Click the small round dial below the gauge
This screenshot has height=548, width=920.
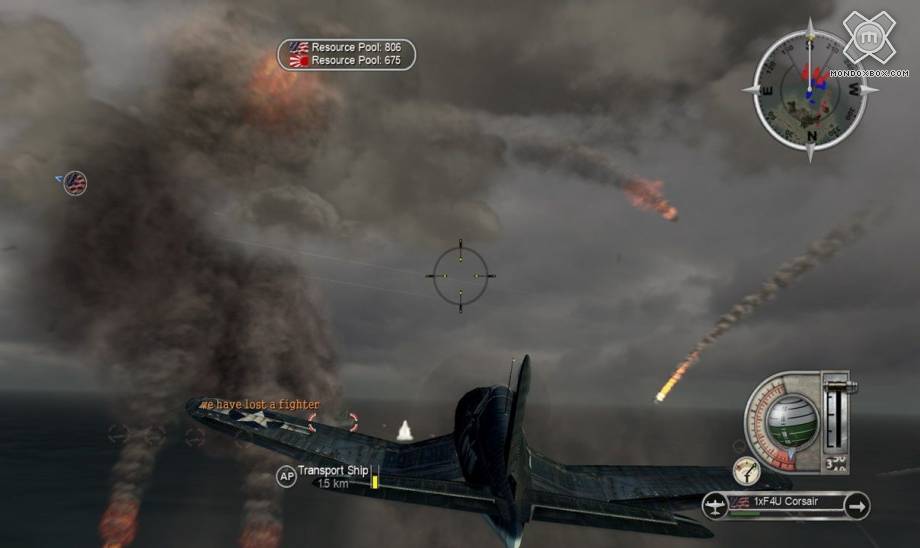[746, 470]
